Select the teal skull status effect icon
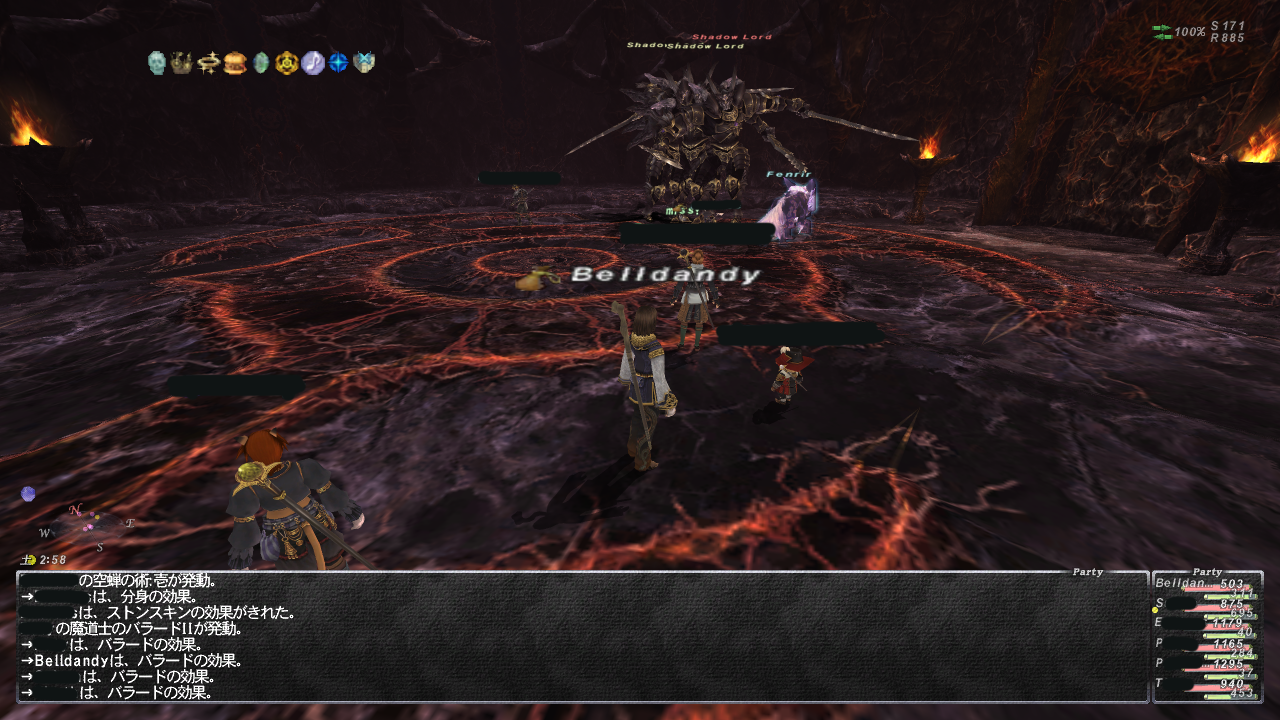This screenshot has width=1280, height=720. (x=156, y=63)
